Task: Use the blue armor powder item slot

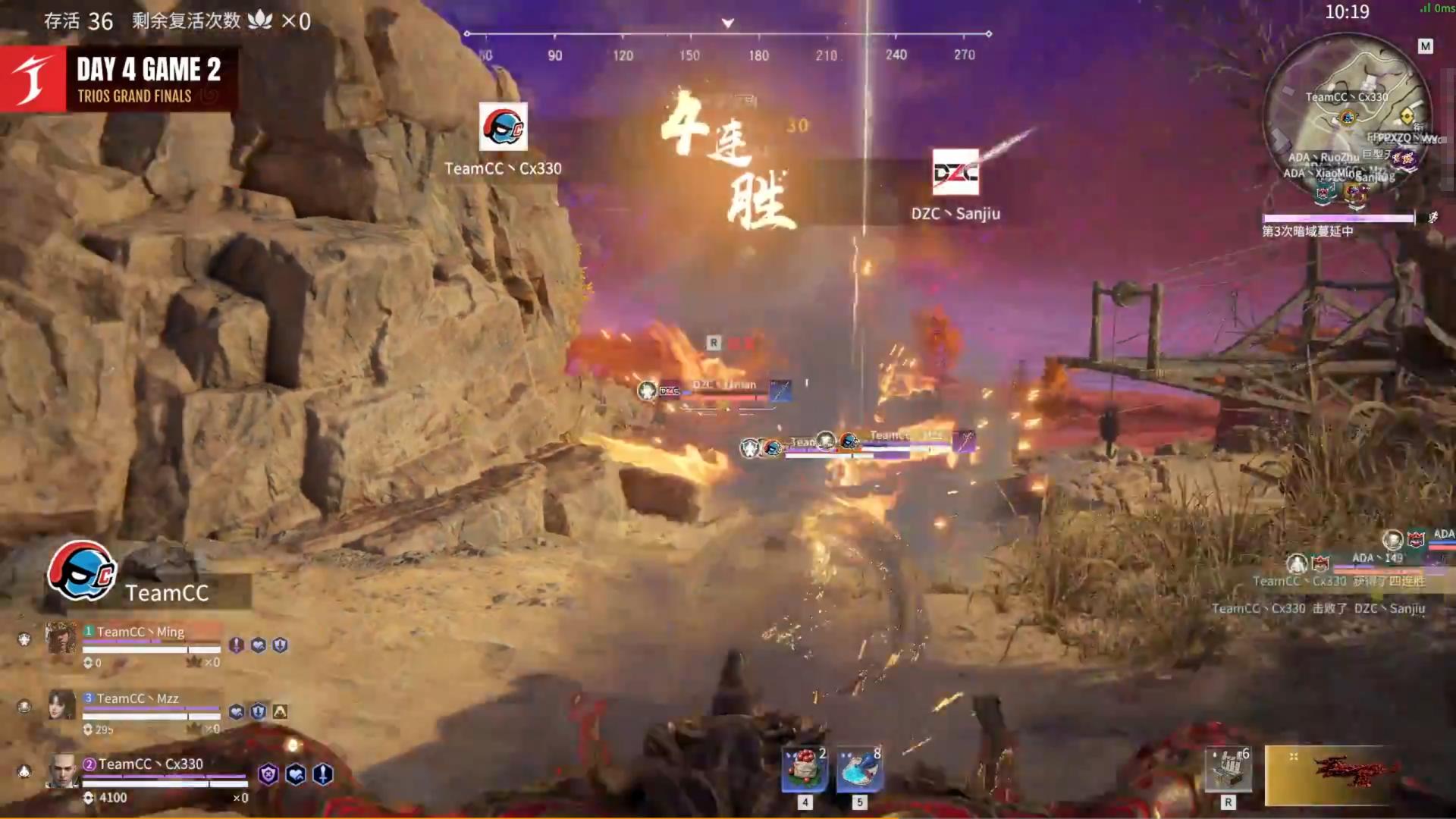Action: point(859,769)
